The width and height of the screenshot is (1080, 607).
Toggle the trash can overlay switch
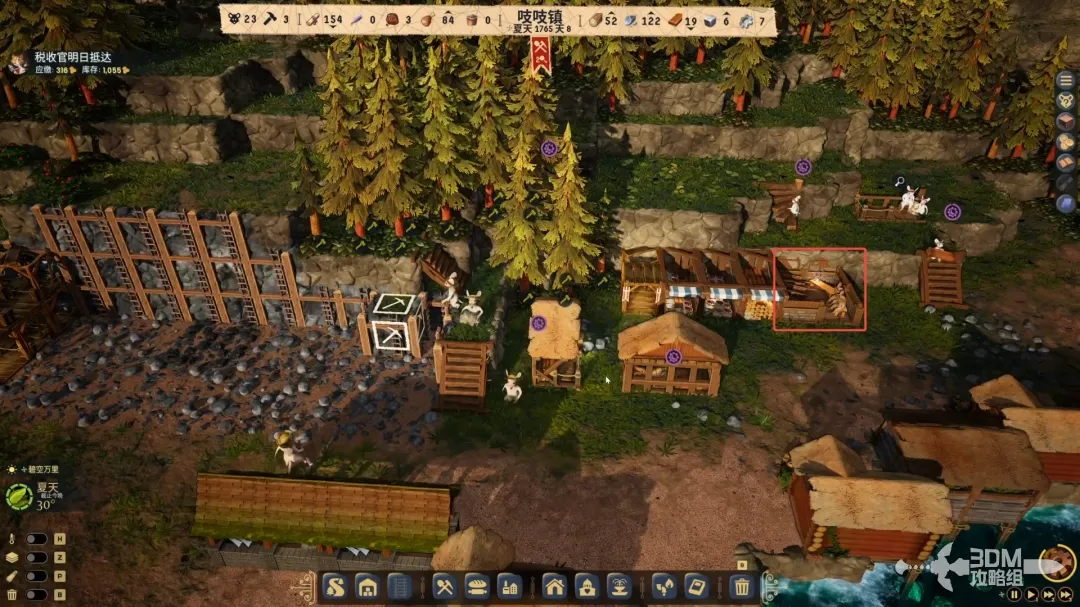pyautogui.click(x=37, y=596)
